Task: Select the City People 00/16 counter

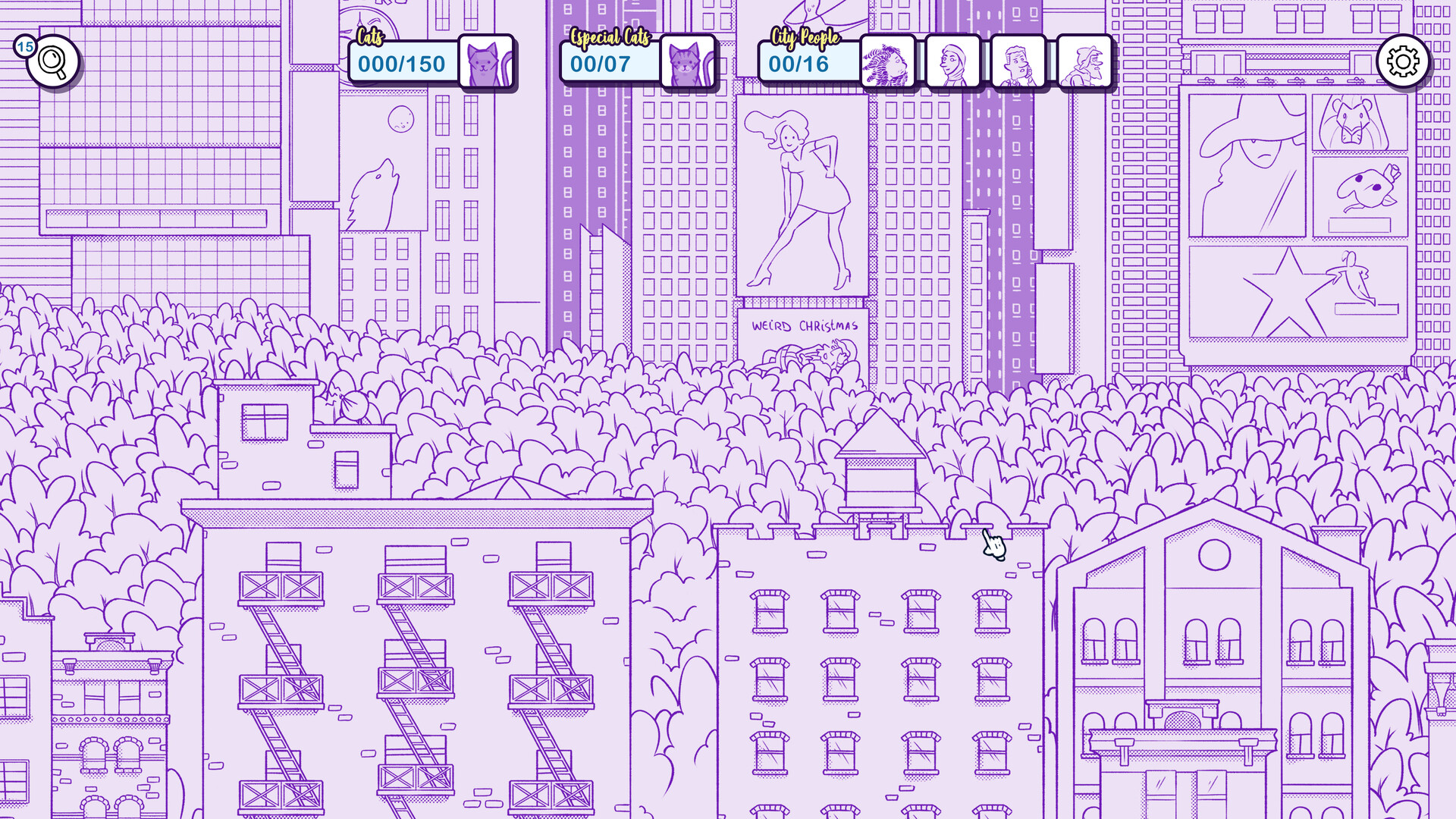Action: pyautogui.click(x=808, y=64)
